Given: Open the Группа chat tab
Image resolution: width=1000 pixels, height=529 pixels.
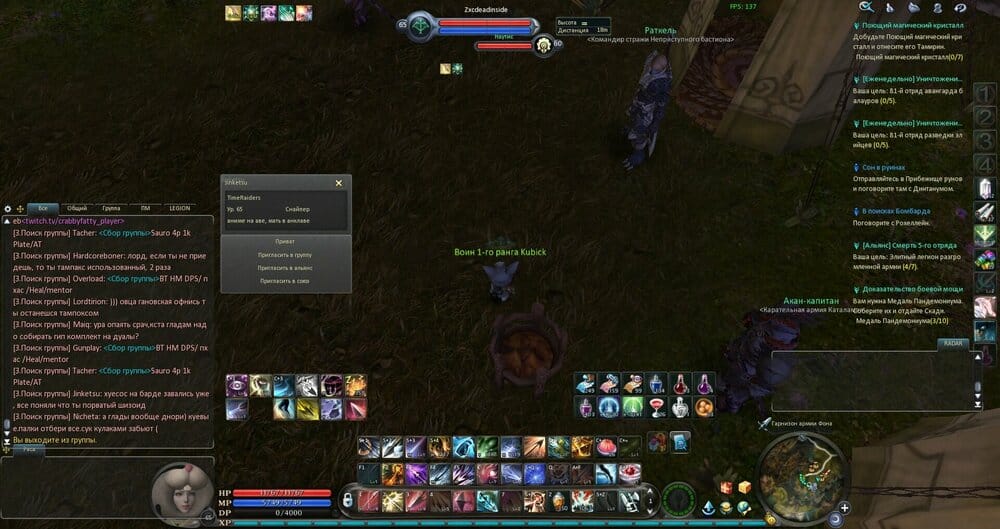Looking at the screenshot, I should tap(111, 208).
